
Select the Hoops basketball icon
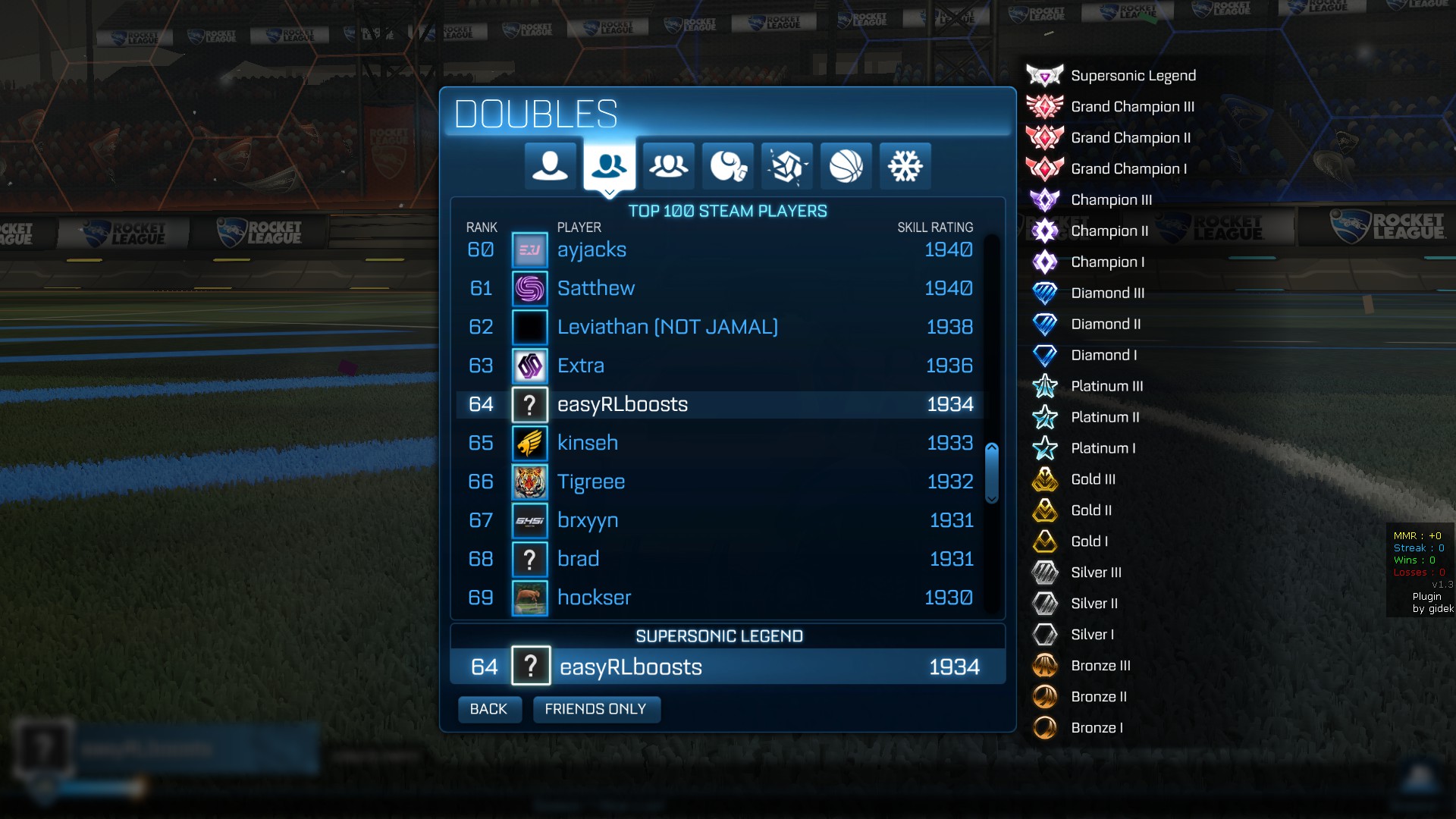click(846, 166)
